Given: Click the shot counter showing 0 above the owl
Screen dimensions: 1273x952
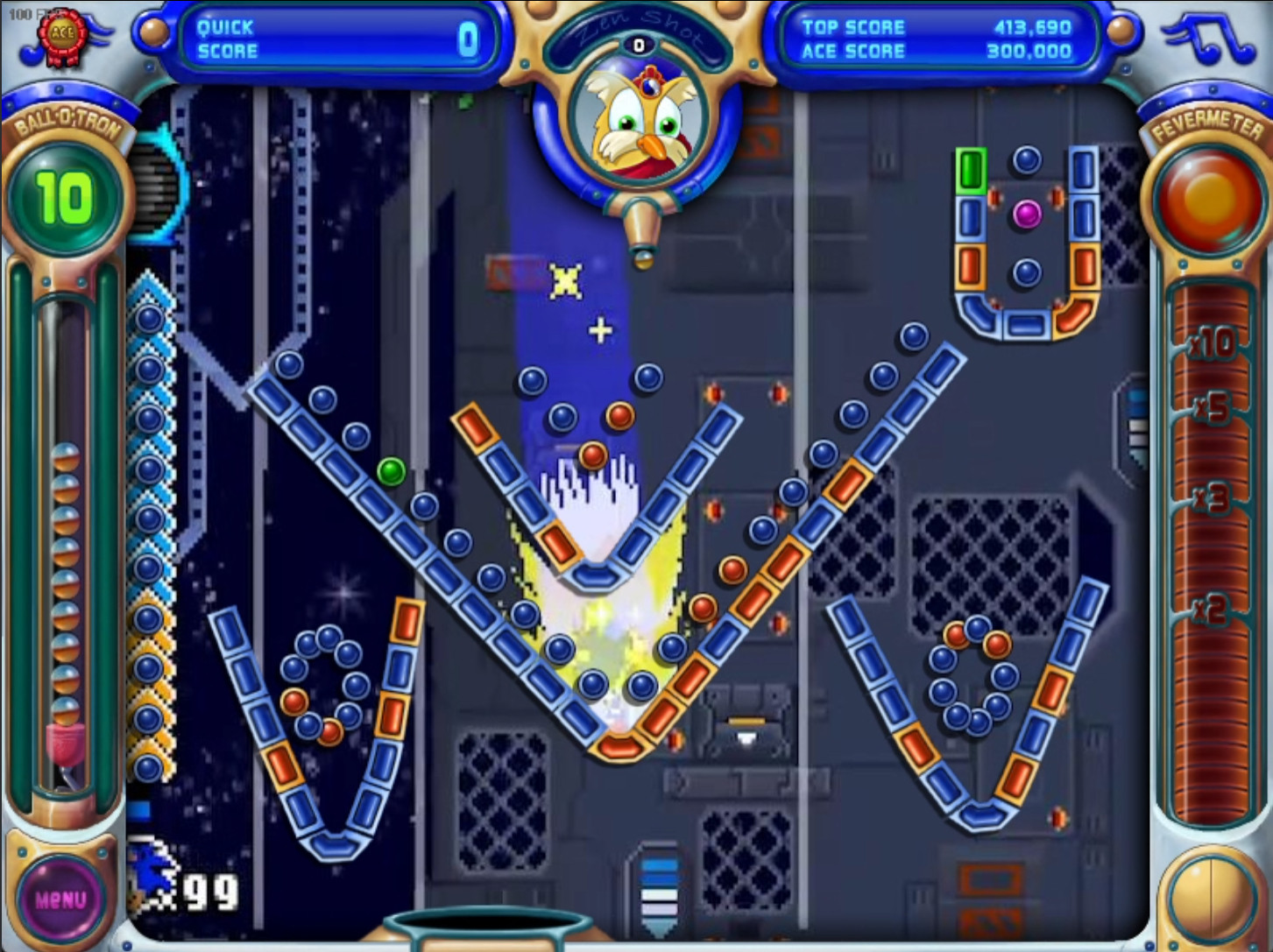Looking at the screenshot, I should (x=638, y=43).
